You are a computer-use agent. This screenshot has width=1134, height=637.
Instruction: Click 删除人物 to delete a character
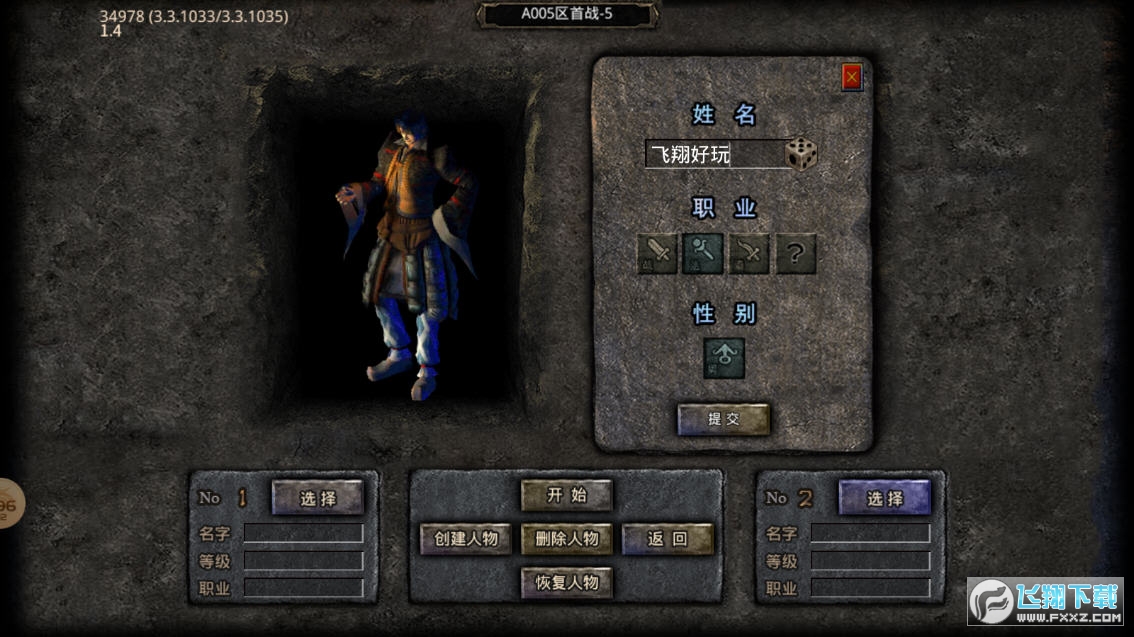tap(567, 539)
